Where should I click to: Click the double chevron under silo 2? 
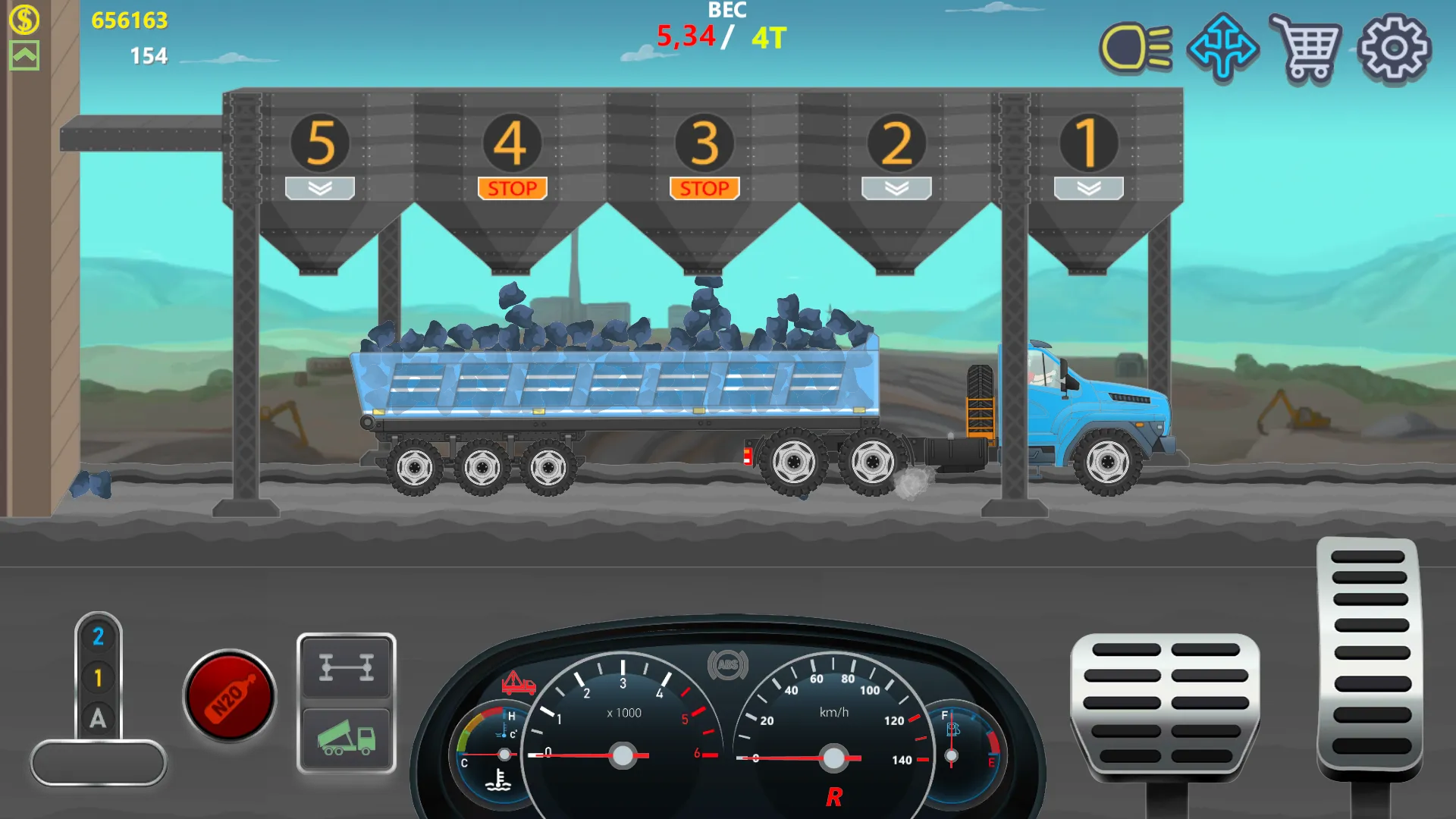896,187
